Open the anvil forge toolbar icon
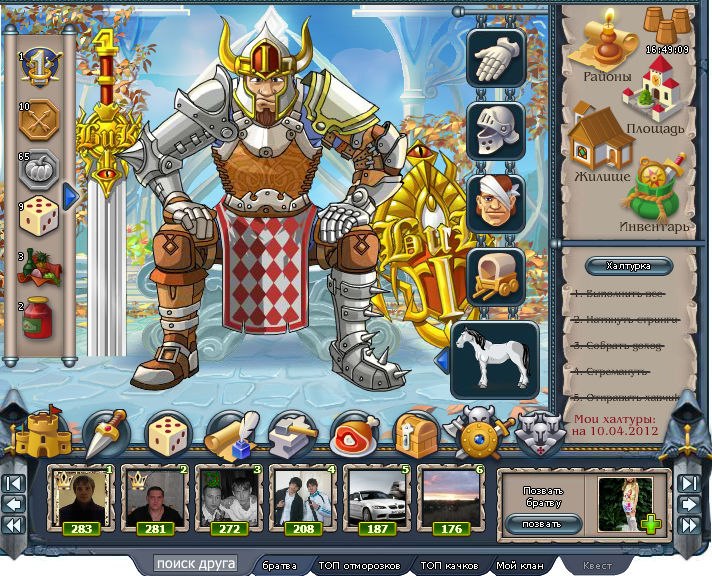Viewport: 712px width, 576px height. (x=292, y=434)
